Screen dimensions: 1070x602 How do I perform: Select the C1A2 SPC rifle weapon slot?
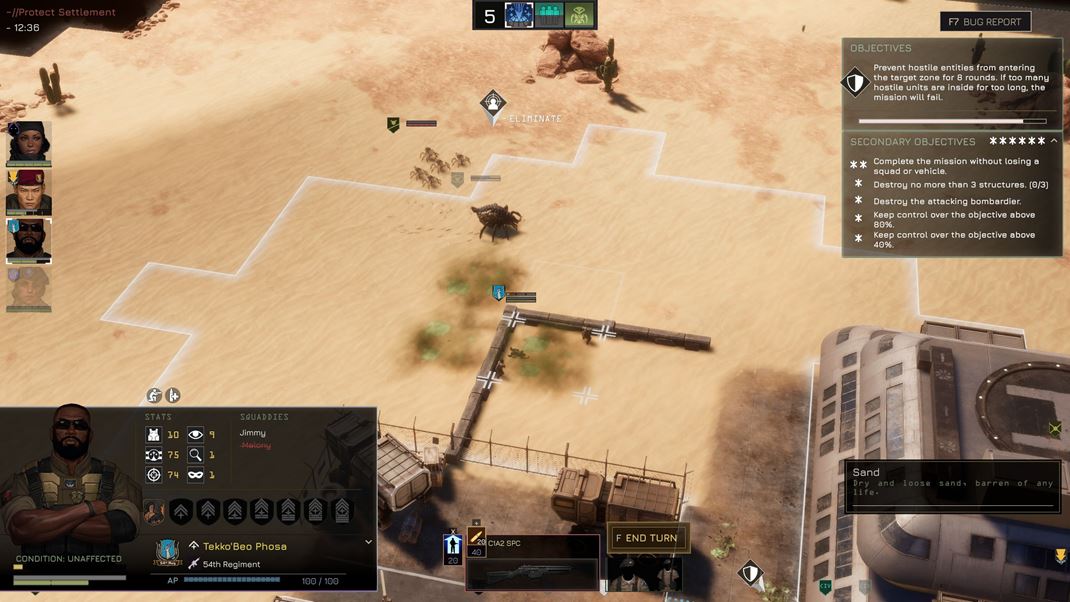click(x=532, y=567)
